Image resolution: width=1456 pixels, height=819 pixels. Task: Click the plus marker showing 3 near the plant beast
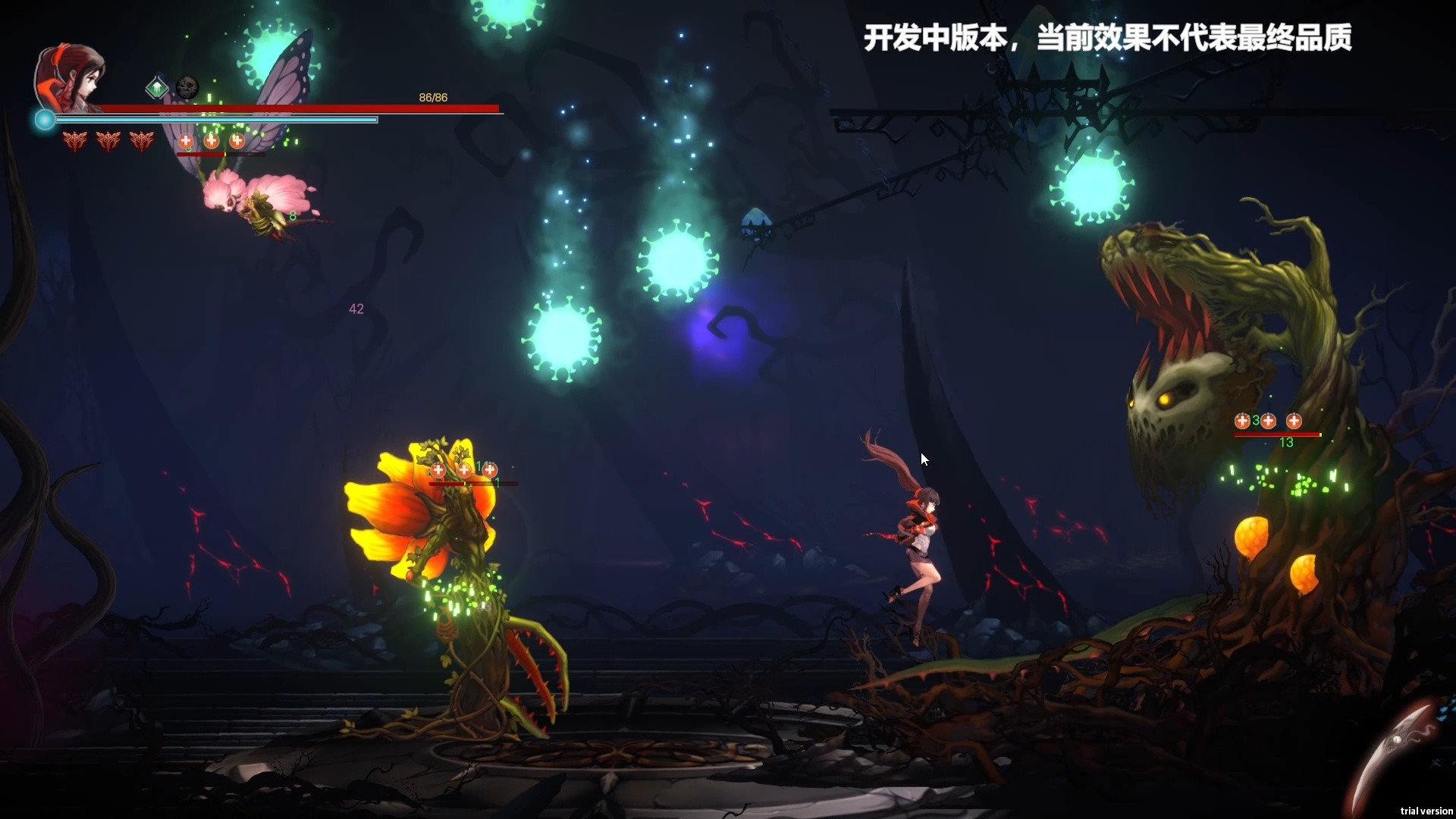click(1243, 421)
